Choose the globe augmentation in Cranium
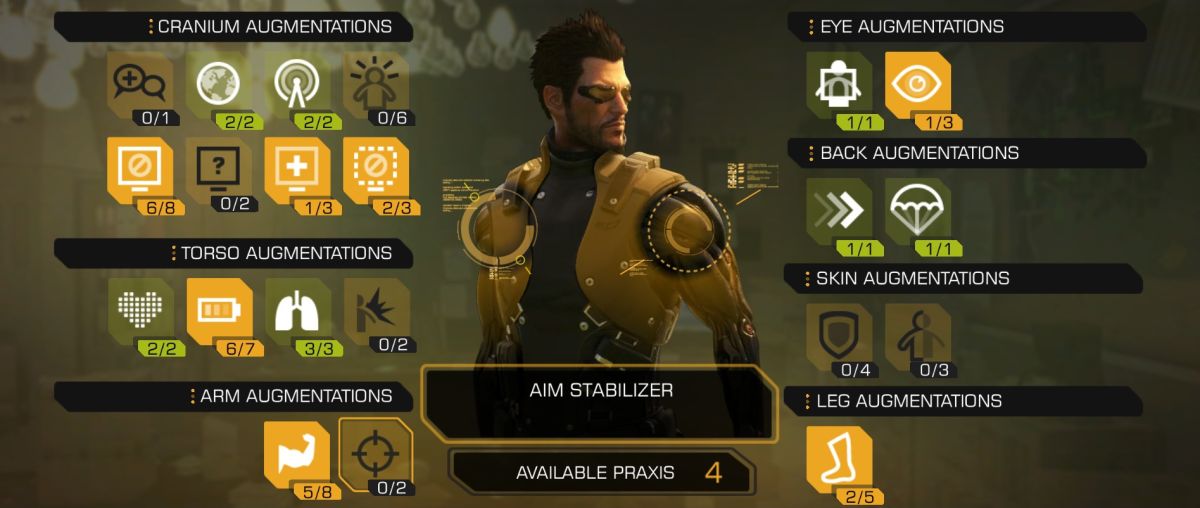This screenshot has width=1200, height=508. tap(218, 84)
